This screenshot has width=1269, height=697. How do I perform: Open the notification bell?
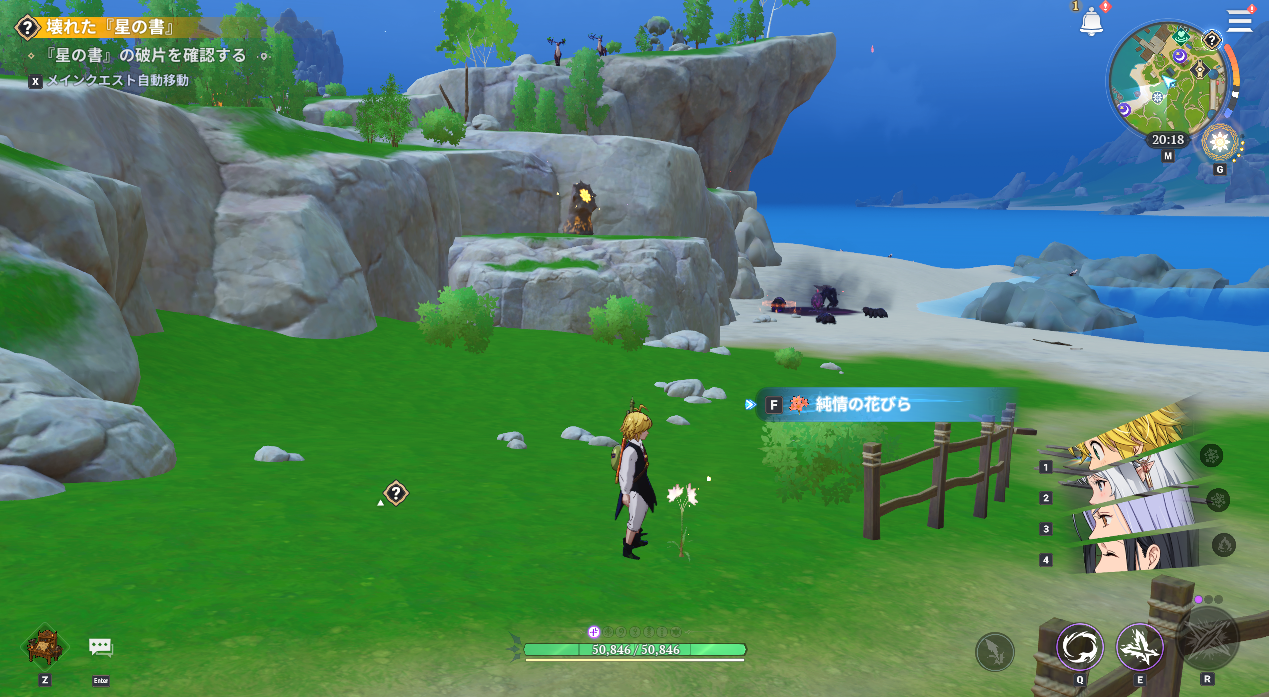[x=1091, y=22]
